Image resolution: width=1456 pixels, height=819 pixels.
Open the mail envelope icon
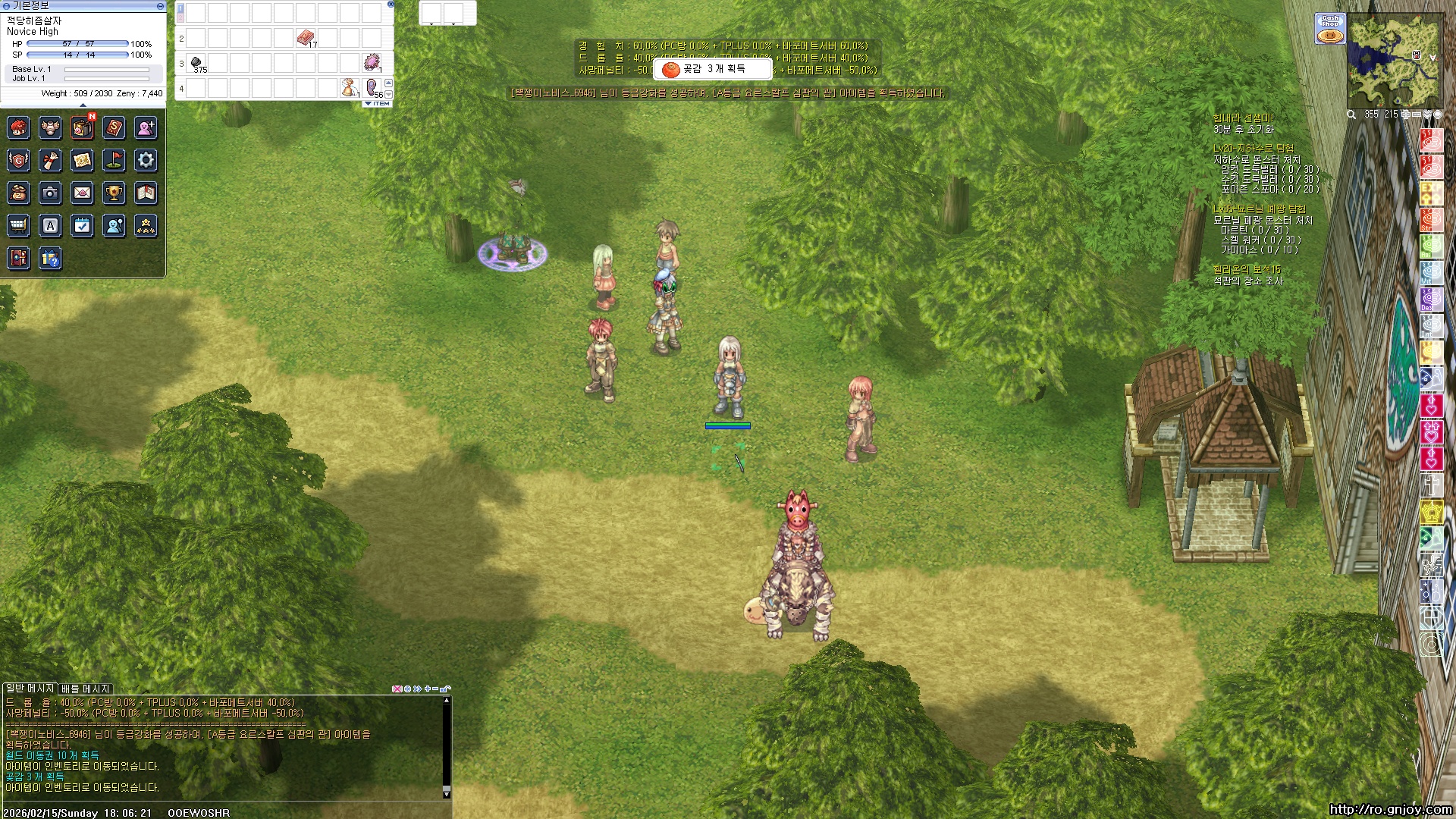82,193
